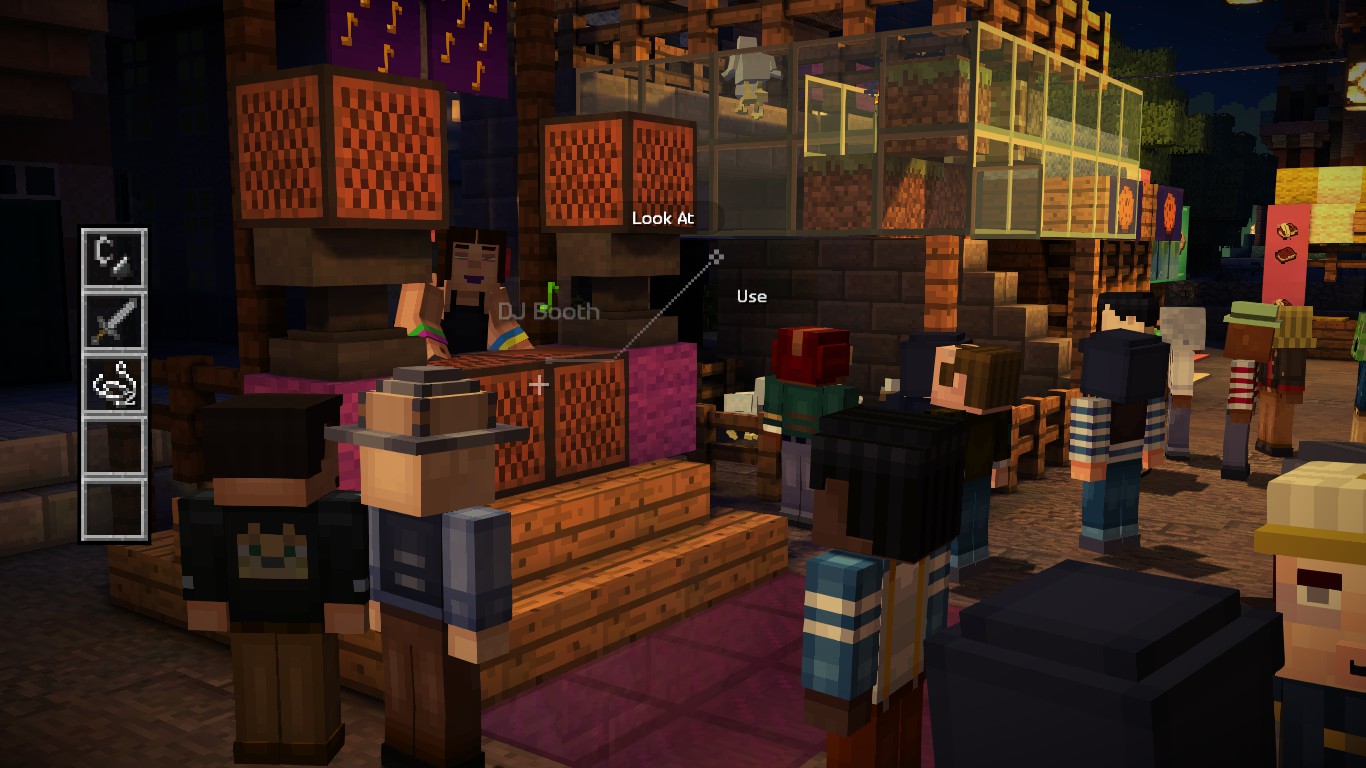Click the first empty inventory slot
The image size is (1366, 768).
(116, 443)
